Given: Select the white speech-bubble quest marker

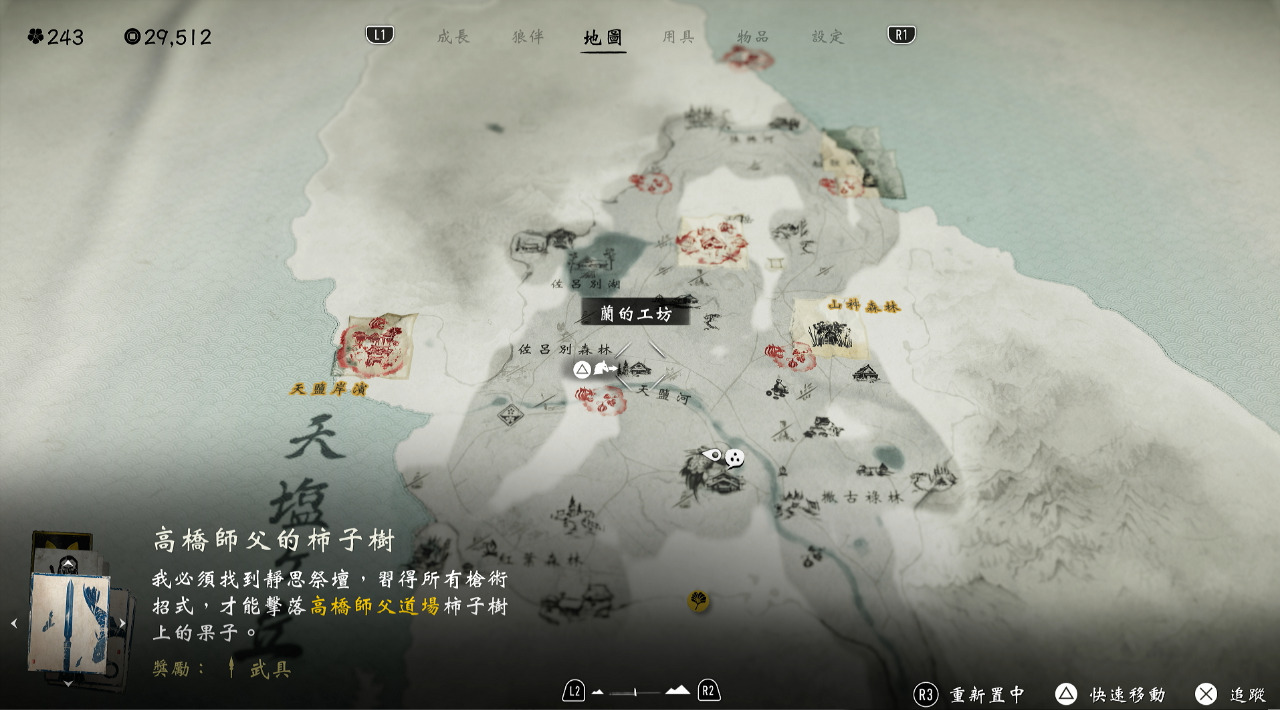Looking at the screenshot, I should click(735, 458).
